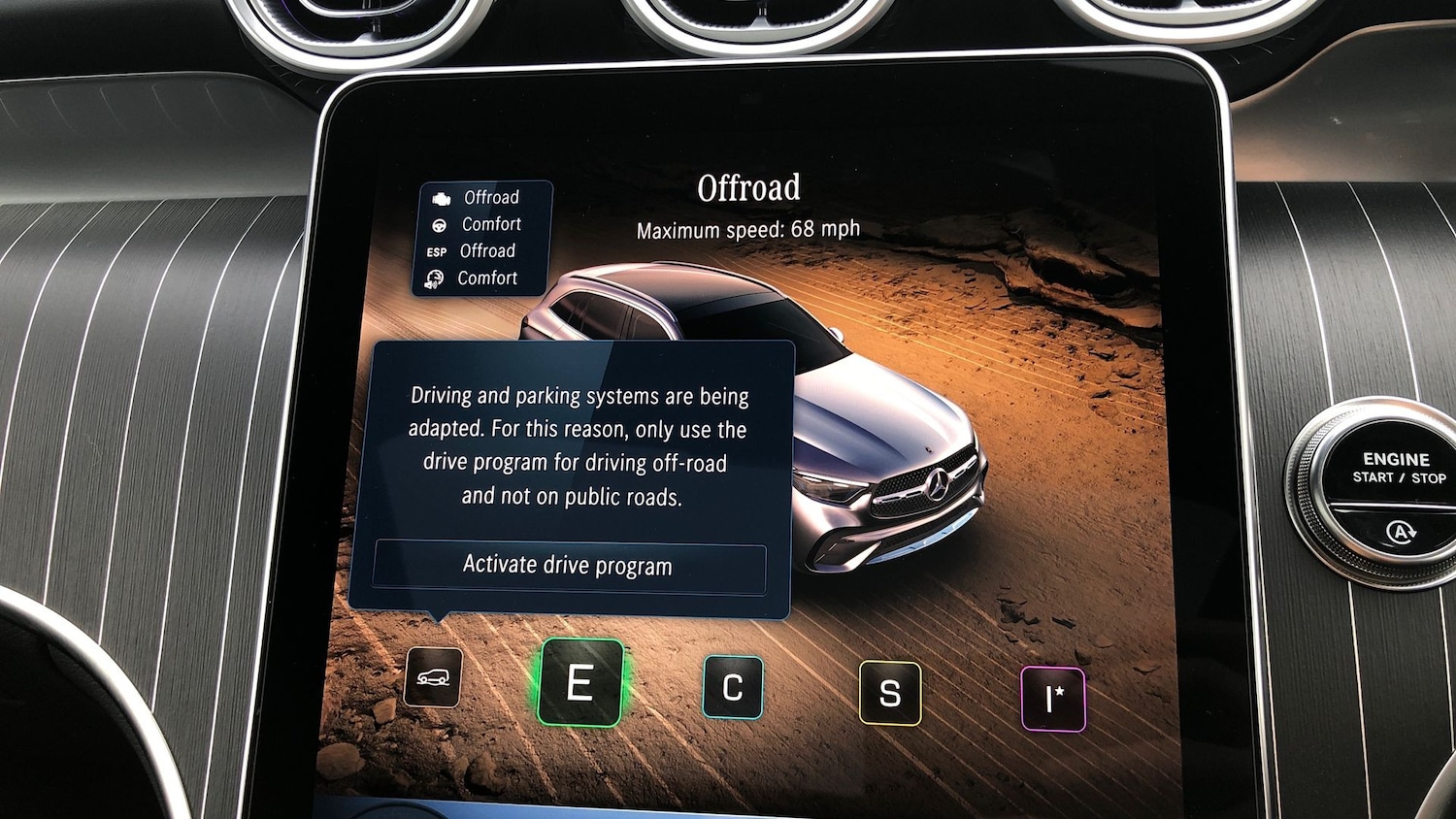Screen dimensions: 1456x819
Task: Tap the Maximum speed 68 mph label
Action: (x=746, y=229)
